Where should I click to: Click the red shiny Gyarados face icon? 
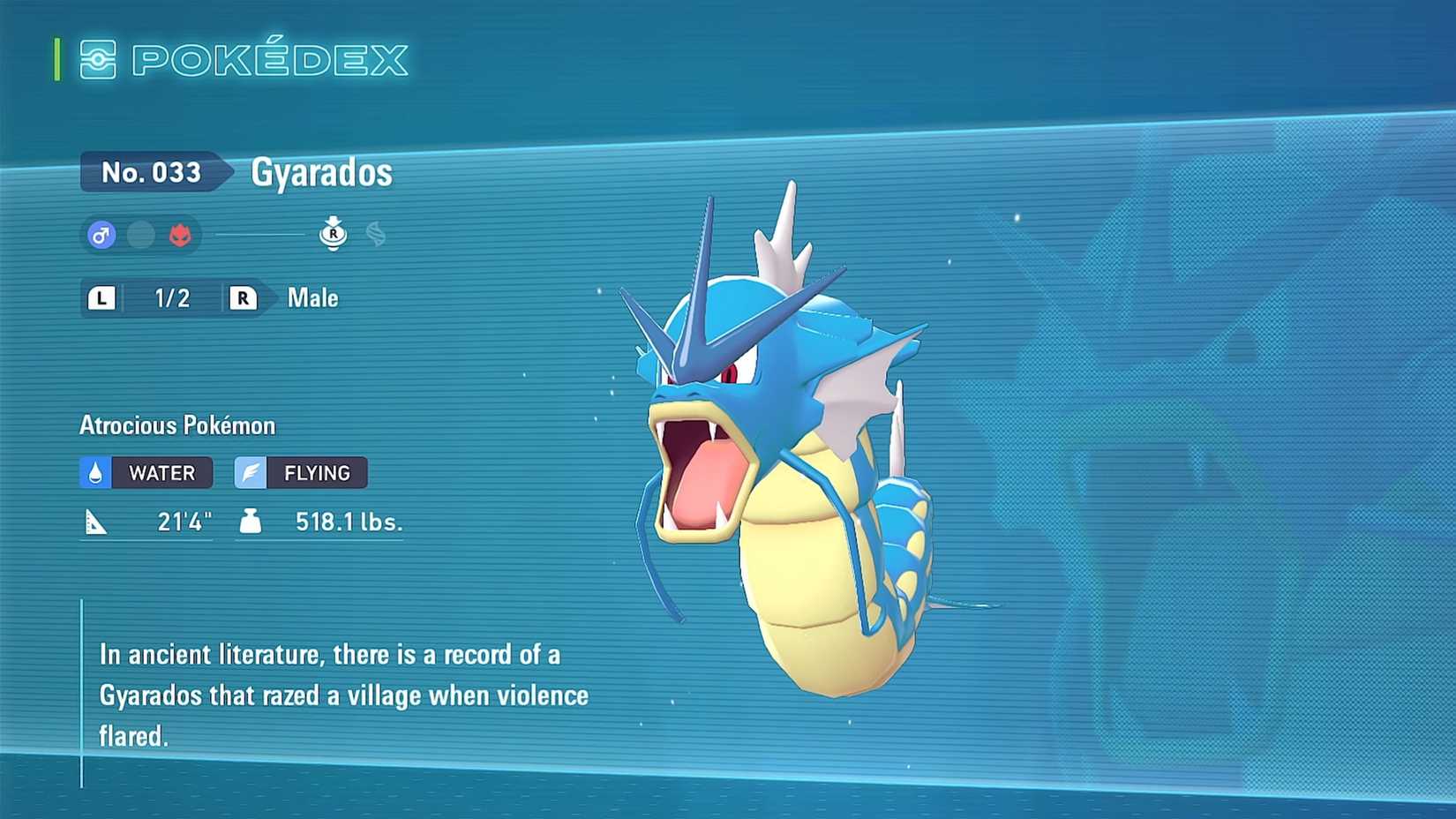179,235
